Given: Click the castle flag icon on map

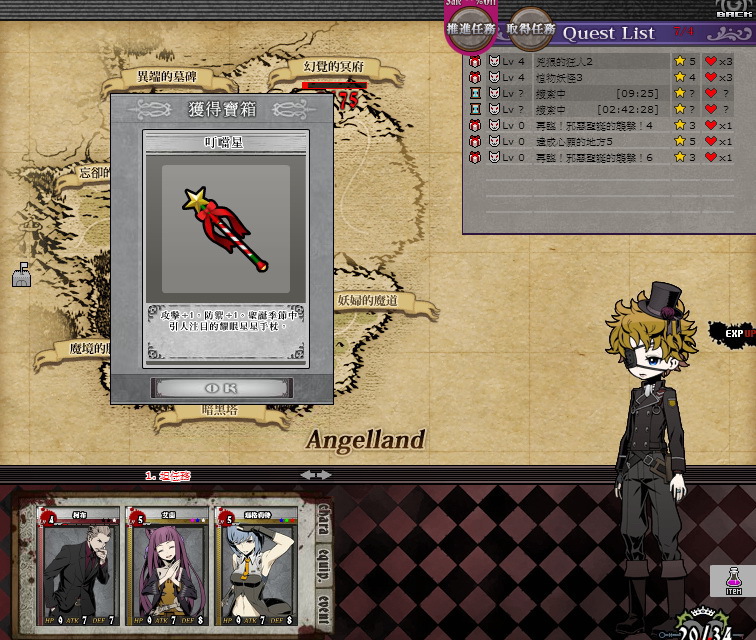Looking at the screenshot, I should pyautogui.click(x=21, y=275).
